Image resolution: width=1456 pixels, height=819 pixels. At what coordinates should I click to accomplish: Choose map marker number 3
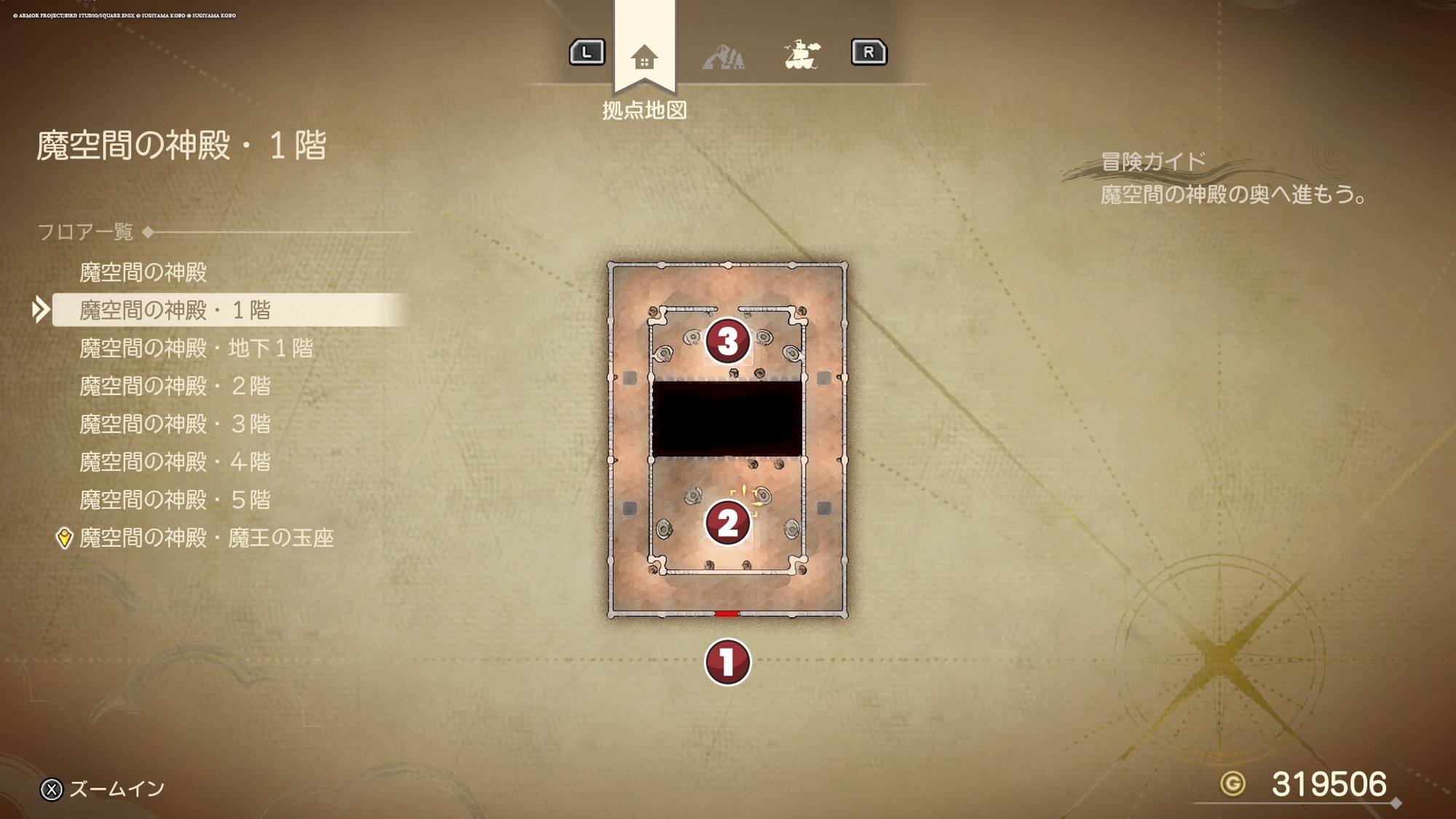click(727, 341)
